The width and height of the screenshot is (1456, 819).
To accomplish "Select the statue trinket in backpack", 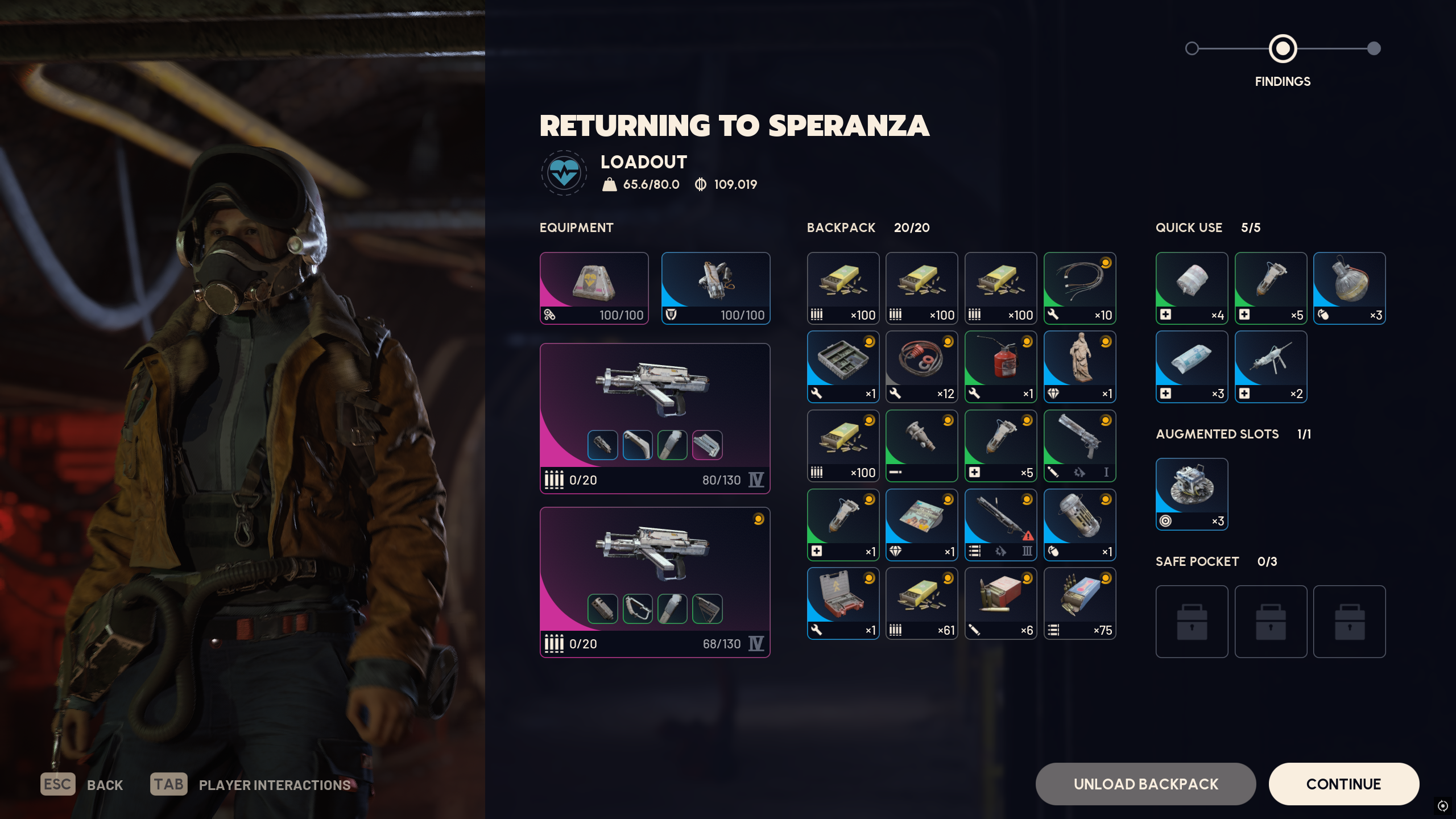I will [1079, 367].
